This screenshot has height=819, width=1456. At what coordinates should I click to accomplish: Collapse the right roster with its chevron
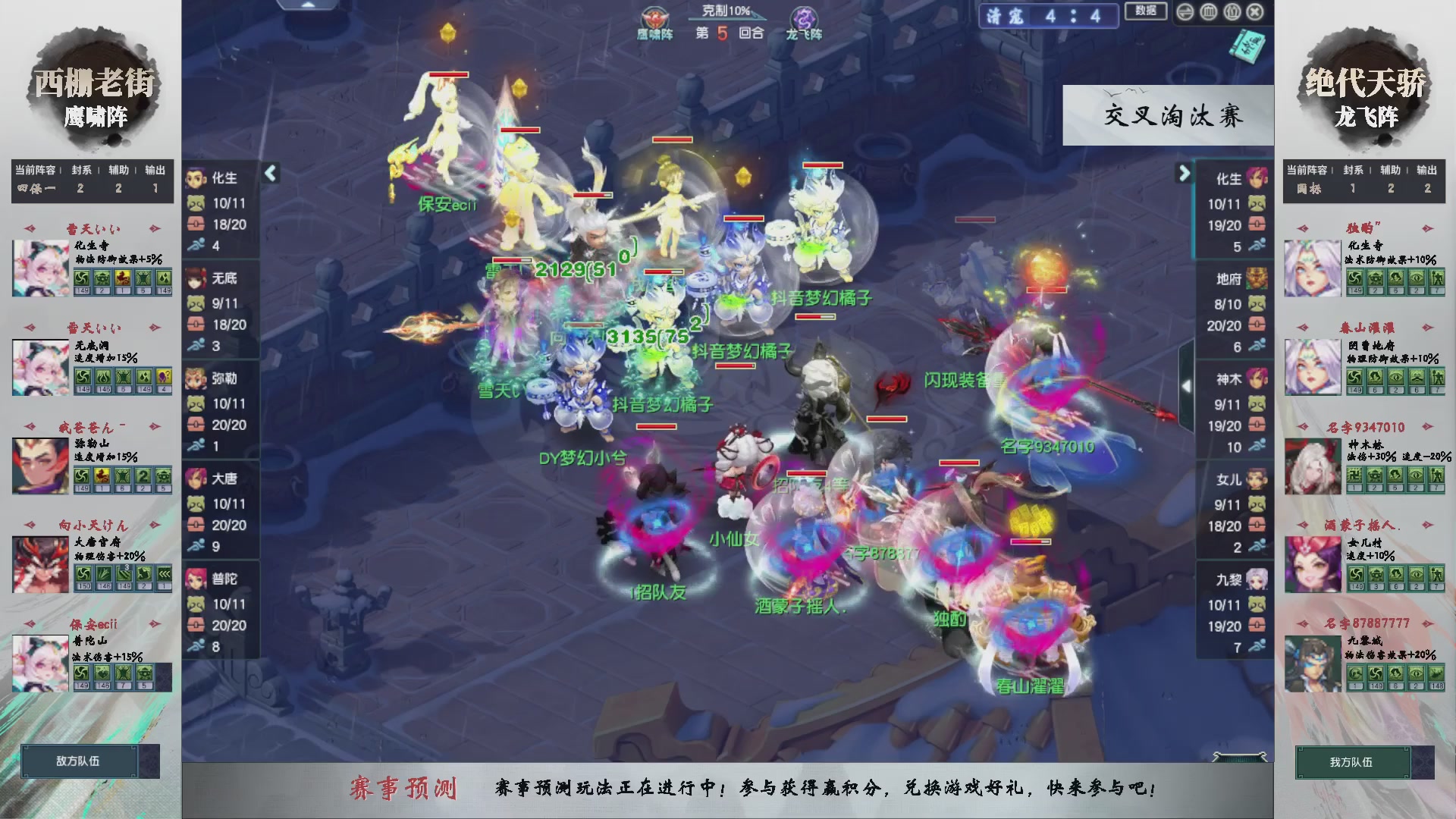click(x=1184, y=173)
